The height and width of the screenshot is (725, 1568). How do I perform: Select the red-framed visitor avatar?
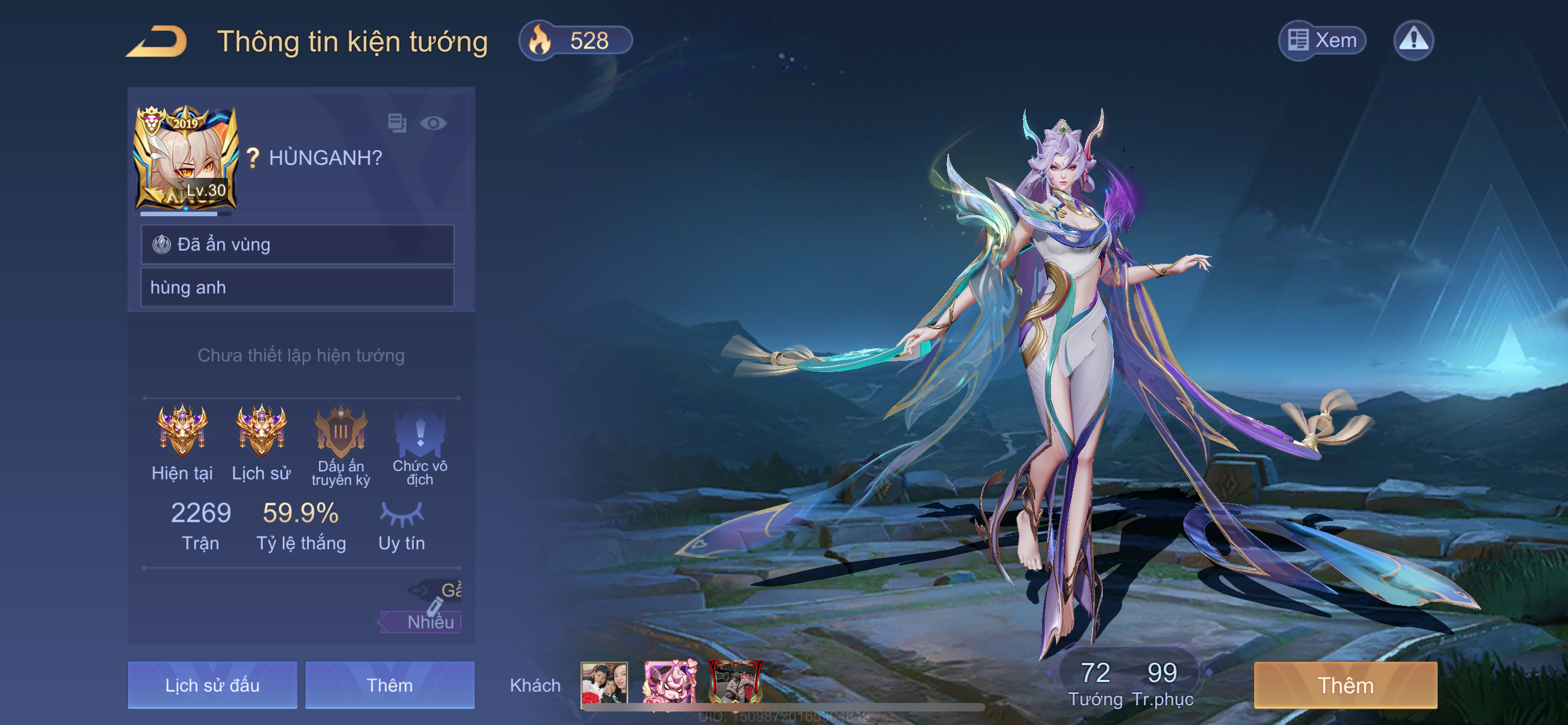coord(735,683)
